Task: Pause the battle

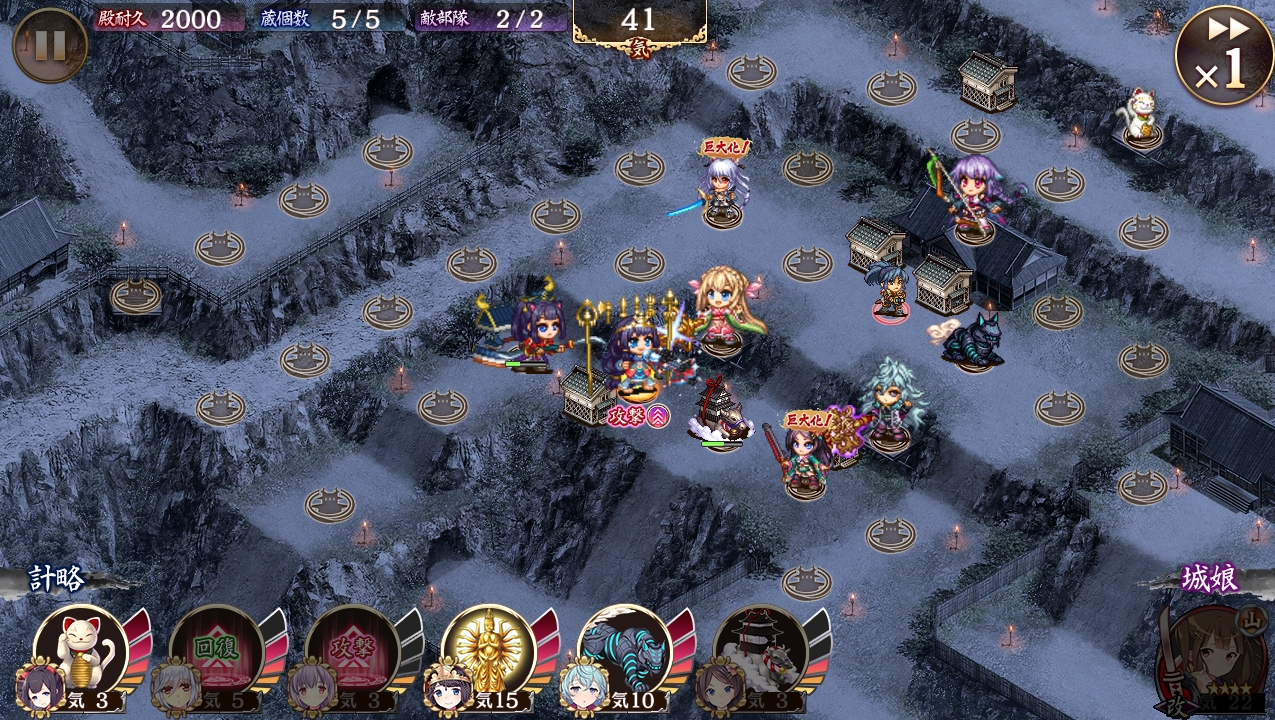Action: [x=50, y=45]
